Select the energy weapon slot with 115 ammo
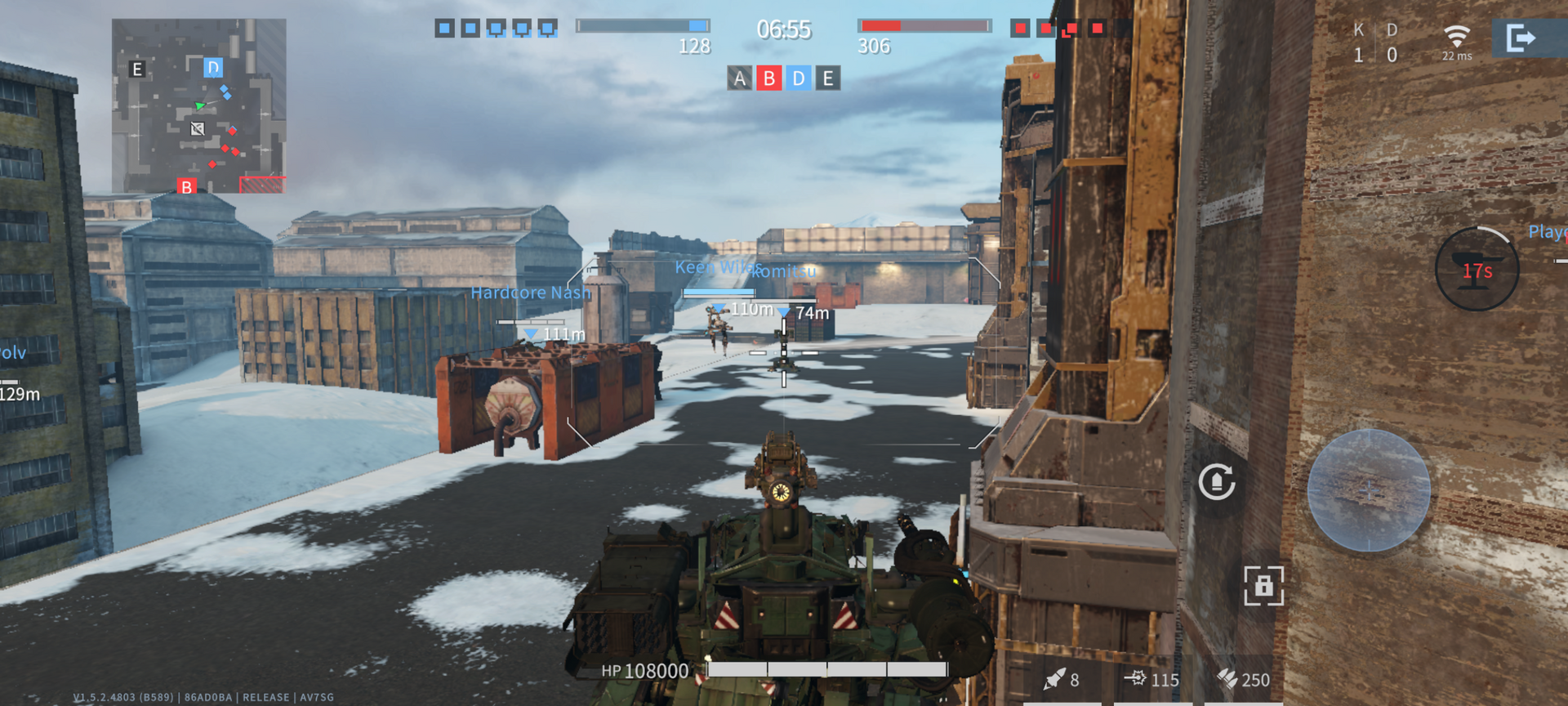The image size is (1568, 706). [x=1151, y=679]
